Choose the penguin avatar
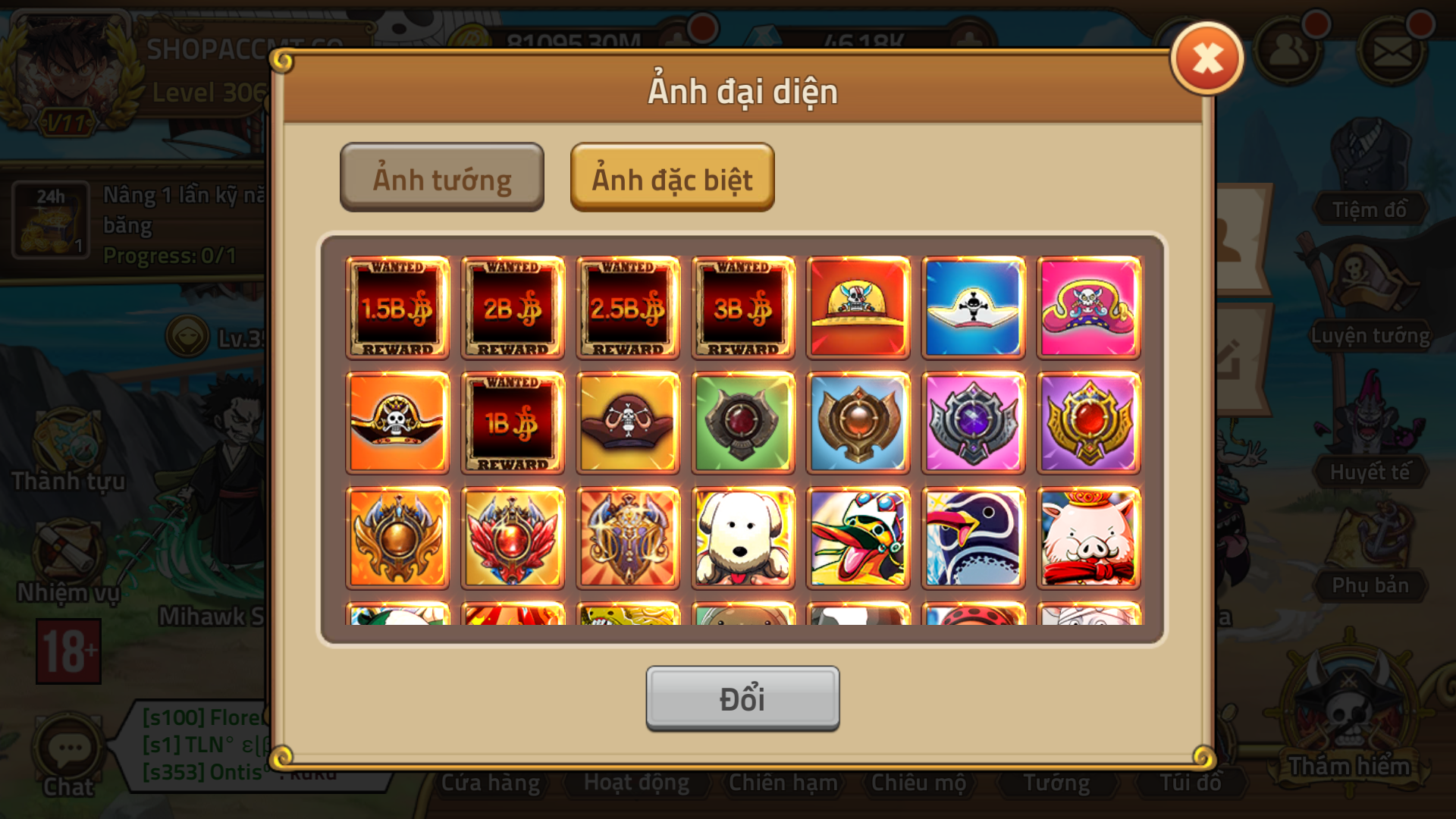The width and height of the screenshot is (1456, 819). tap(972, 538)
